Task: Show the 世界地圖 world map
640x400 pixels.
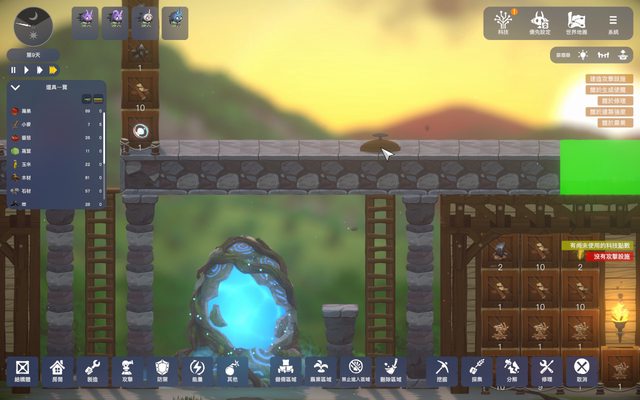Action: click(577, 23)
